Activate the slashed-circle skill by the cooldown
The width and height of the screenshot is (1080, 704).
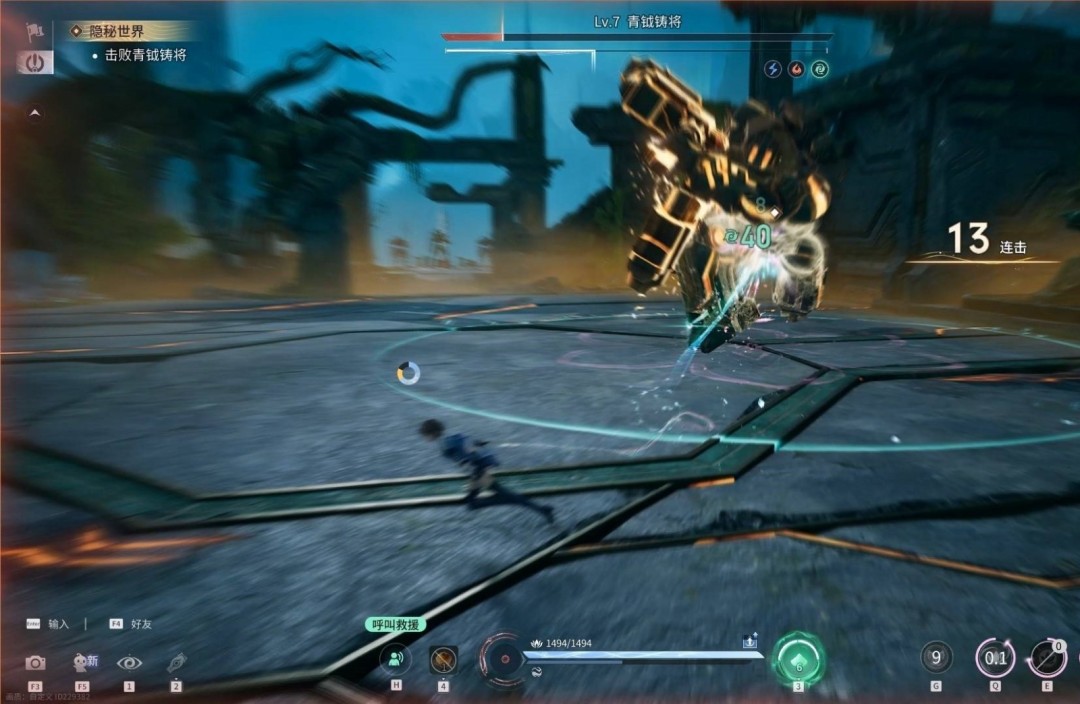click(1048, 658)
